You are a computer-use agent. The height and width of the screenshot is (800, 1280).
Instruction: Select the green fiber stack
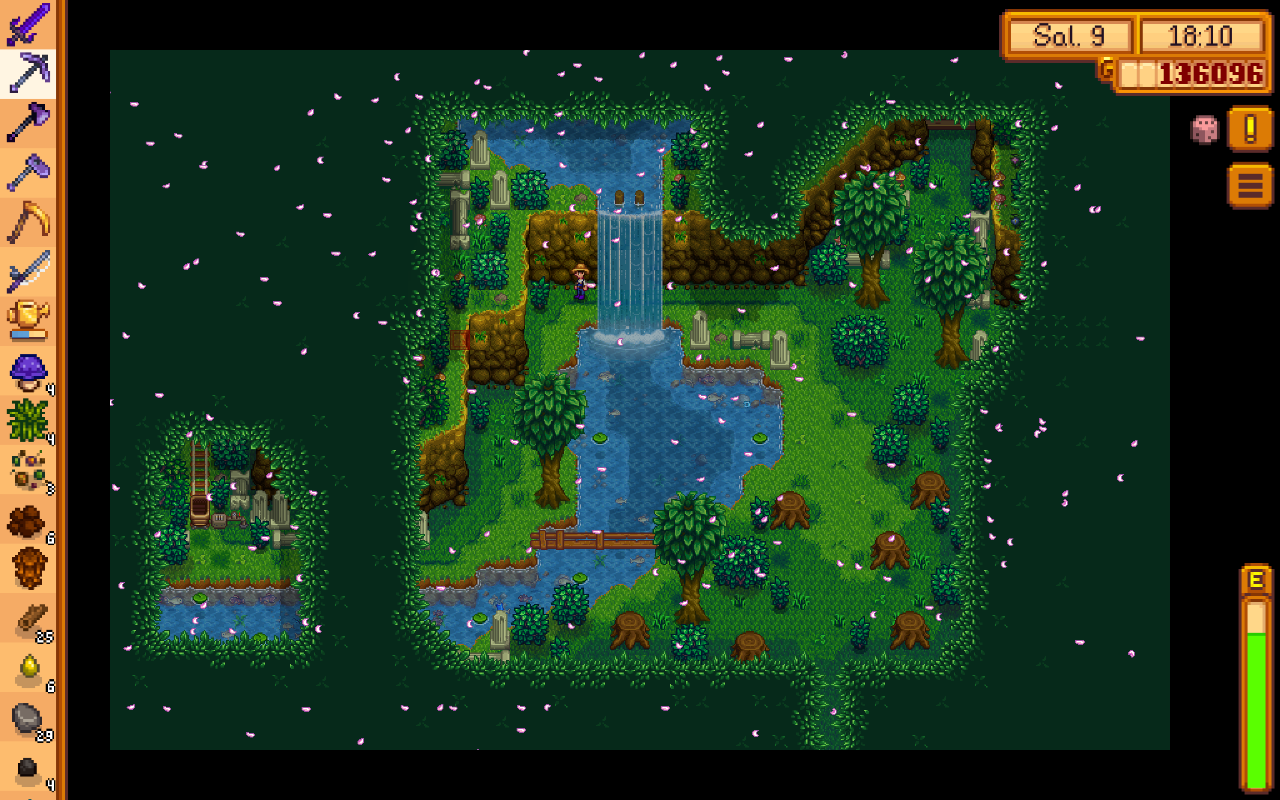(28, 420)
